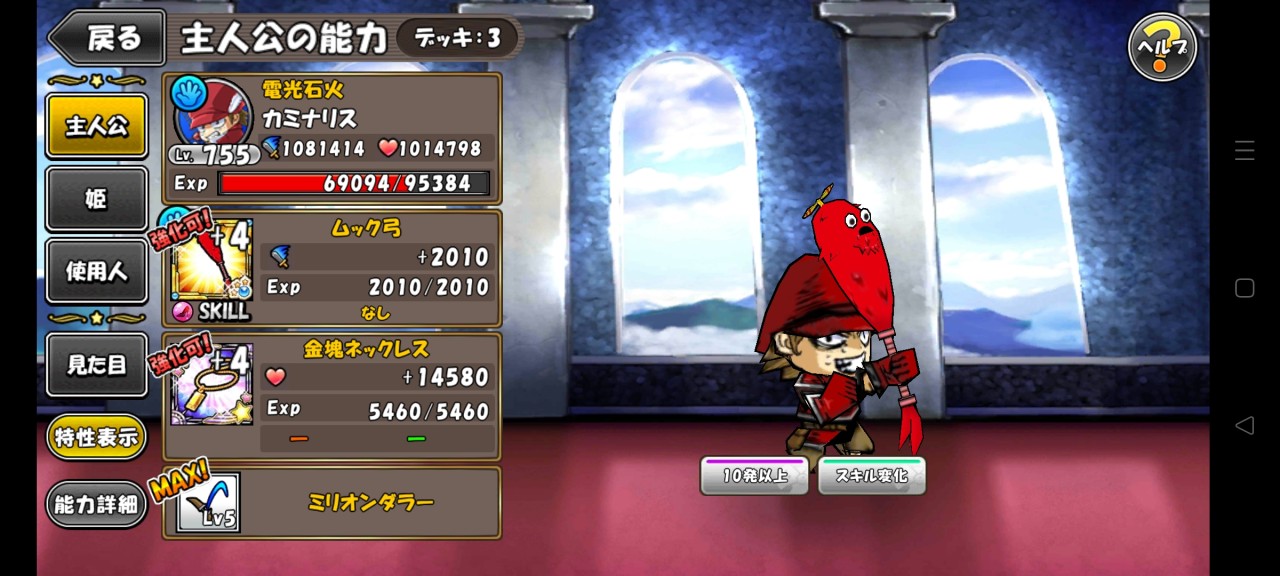Viewport: 1280px width, 576px height.
Task: Tap the Android home square button
Action: (x=1244, y=288)
